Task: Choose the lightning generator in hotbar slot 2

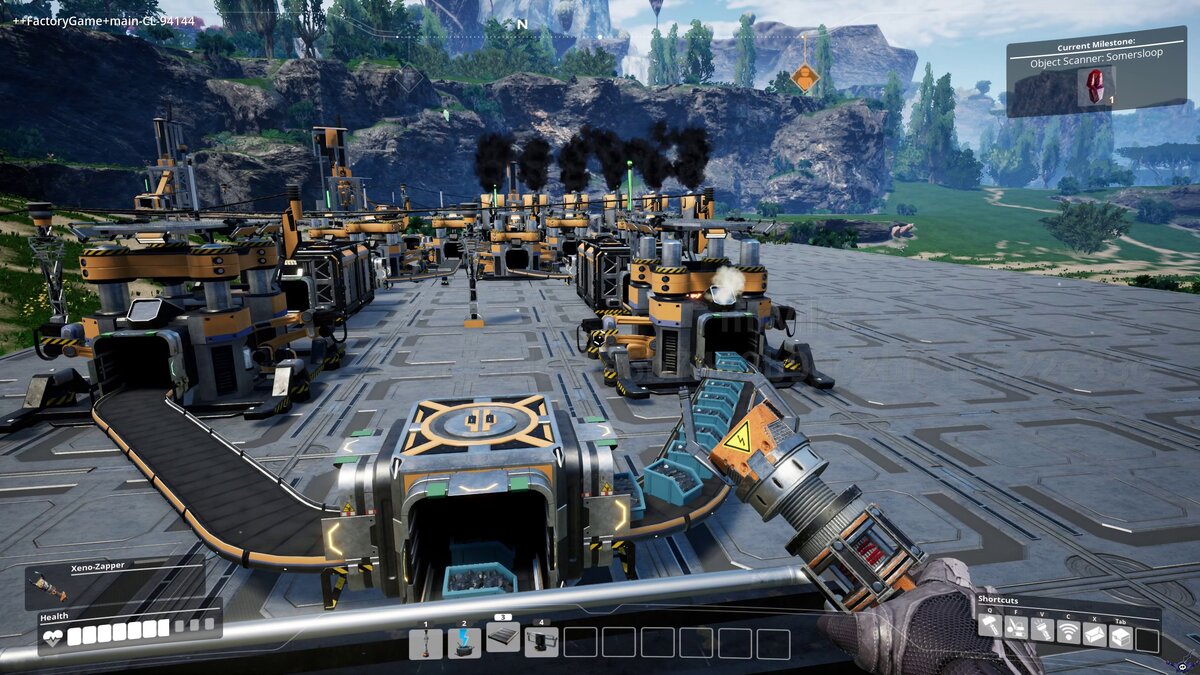Action: (x=464, y=643)
